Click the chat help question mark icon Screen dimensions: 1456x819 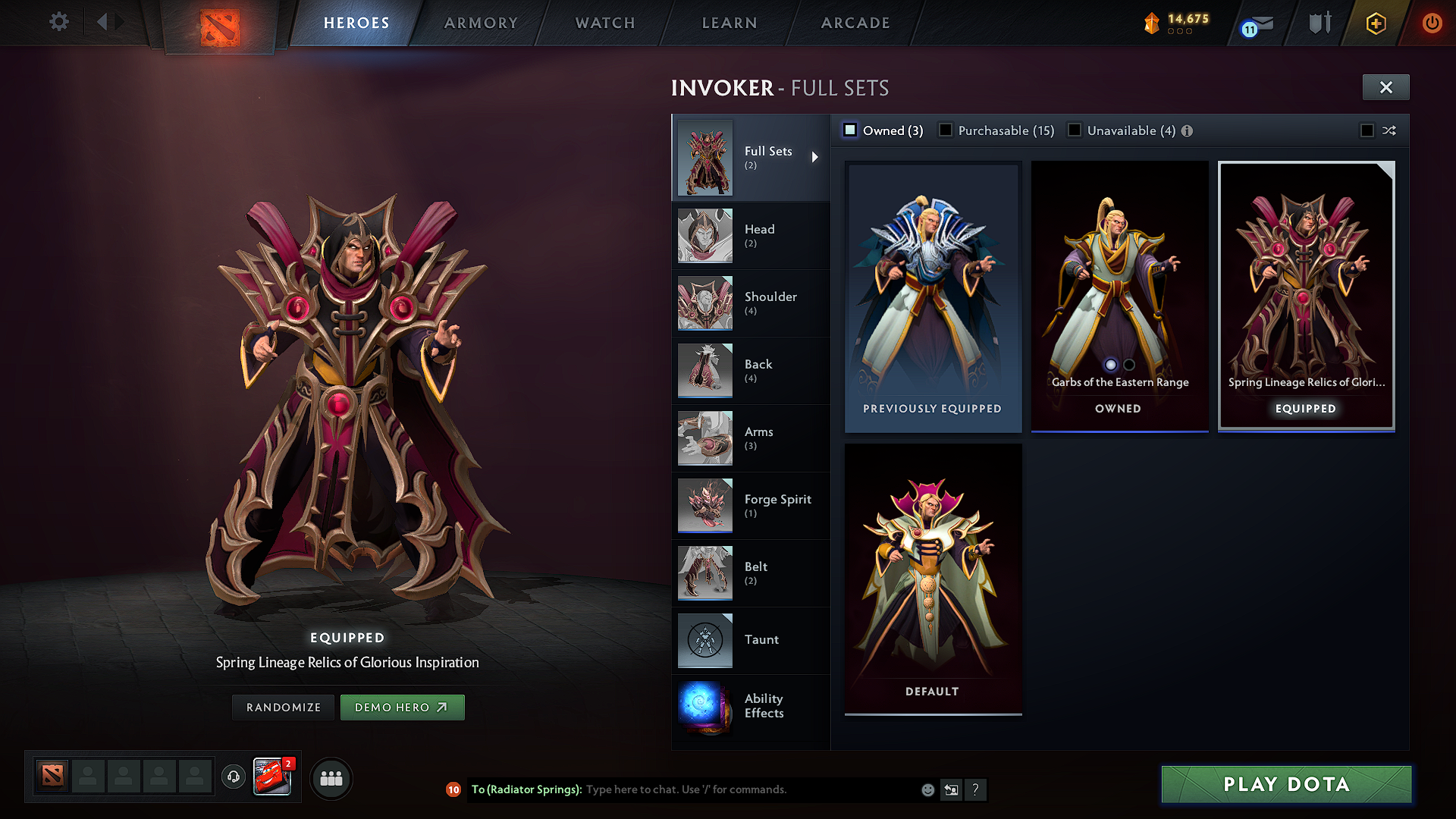click(976, 789)
